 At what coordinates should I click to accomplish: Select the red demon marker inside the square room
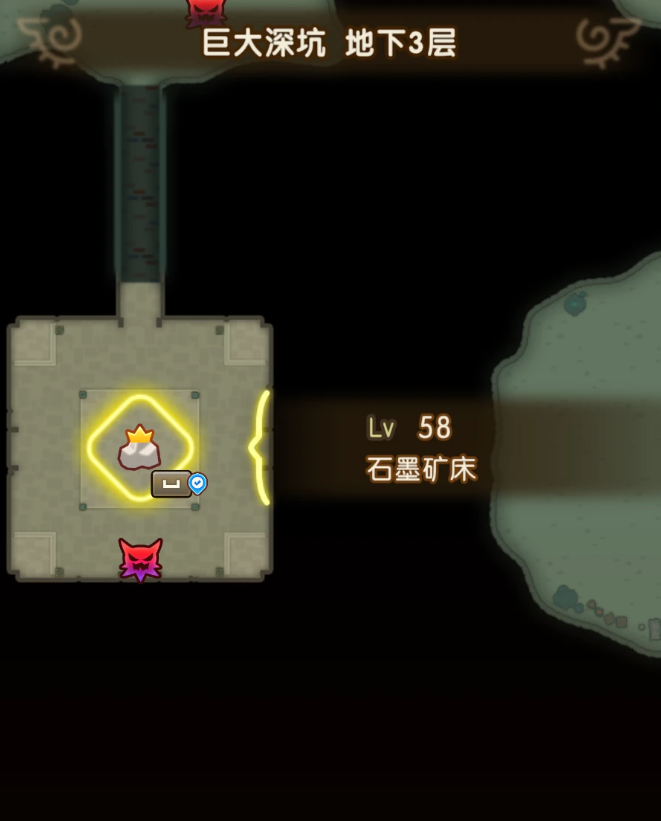[x=140, y=559]
